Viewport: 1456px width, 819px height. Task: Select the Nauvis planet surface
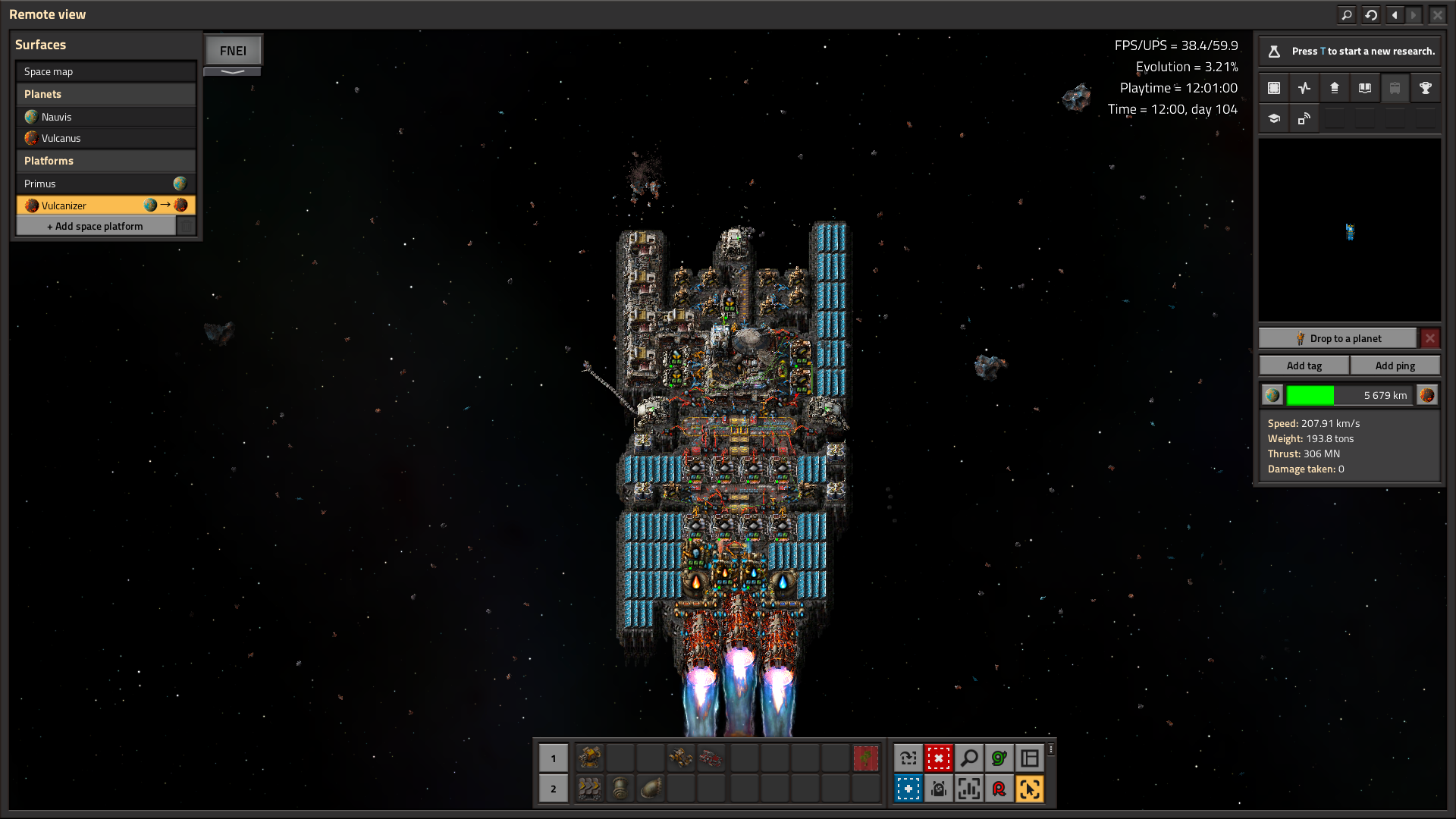(105, 117)
